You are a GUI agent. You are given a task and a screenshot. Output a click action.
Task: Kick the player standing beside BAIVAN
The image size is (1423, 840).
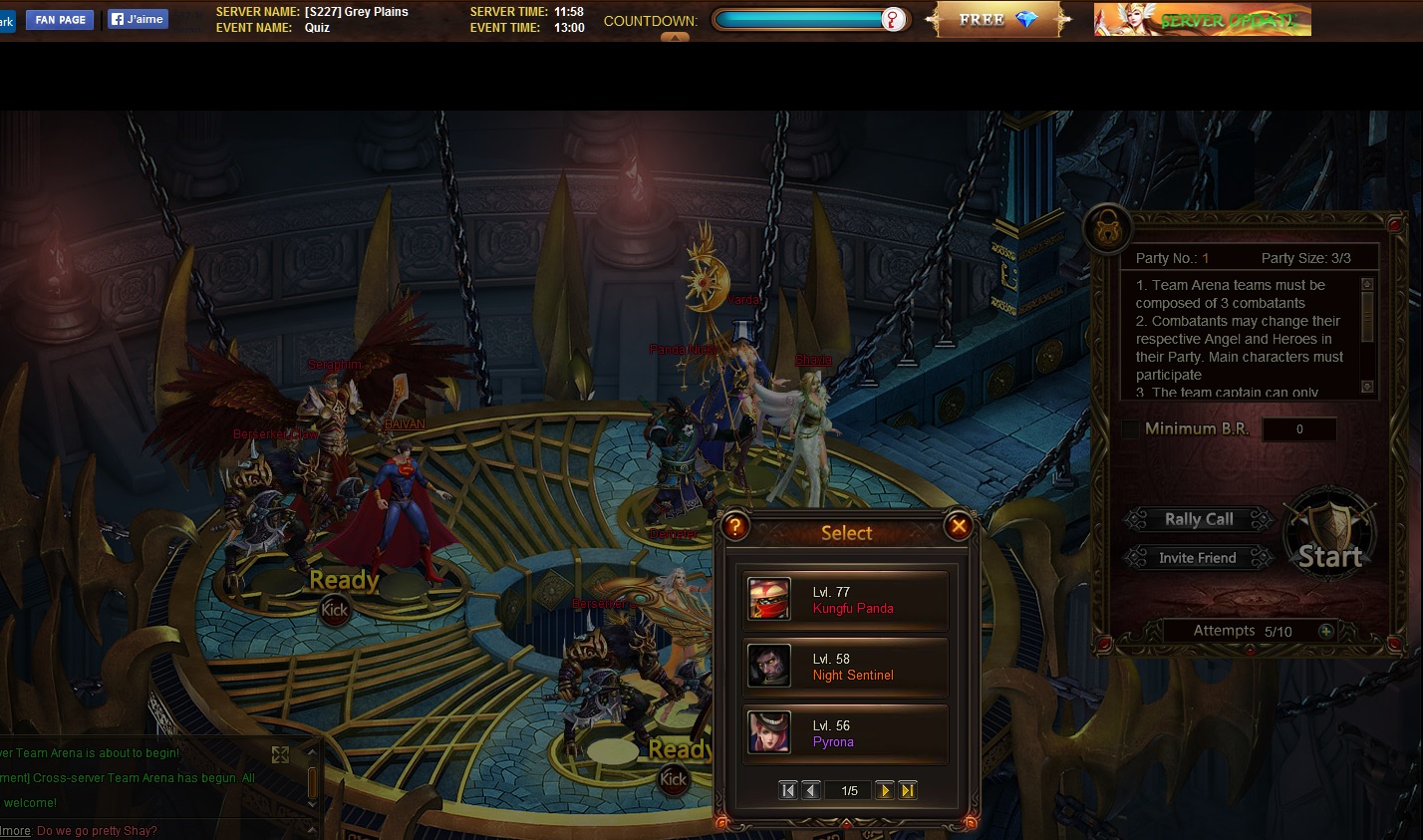(x=335, y=610)
